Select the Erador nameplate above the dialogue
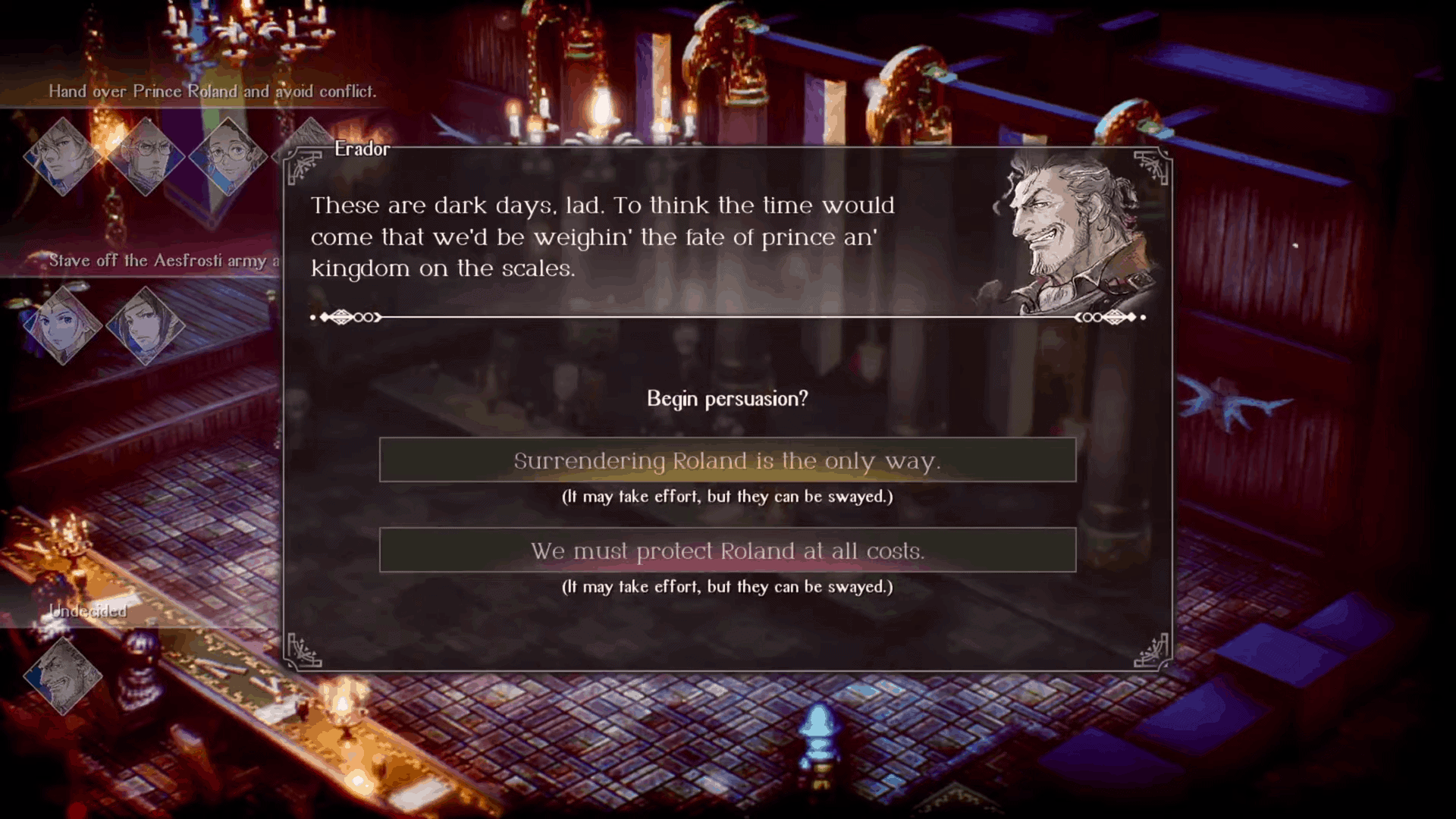Image resolution: width=1456 pixels, height=819 pixels. coord(362,149)
